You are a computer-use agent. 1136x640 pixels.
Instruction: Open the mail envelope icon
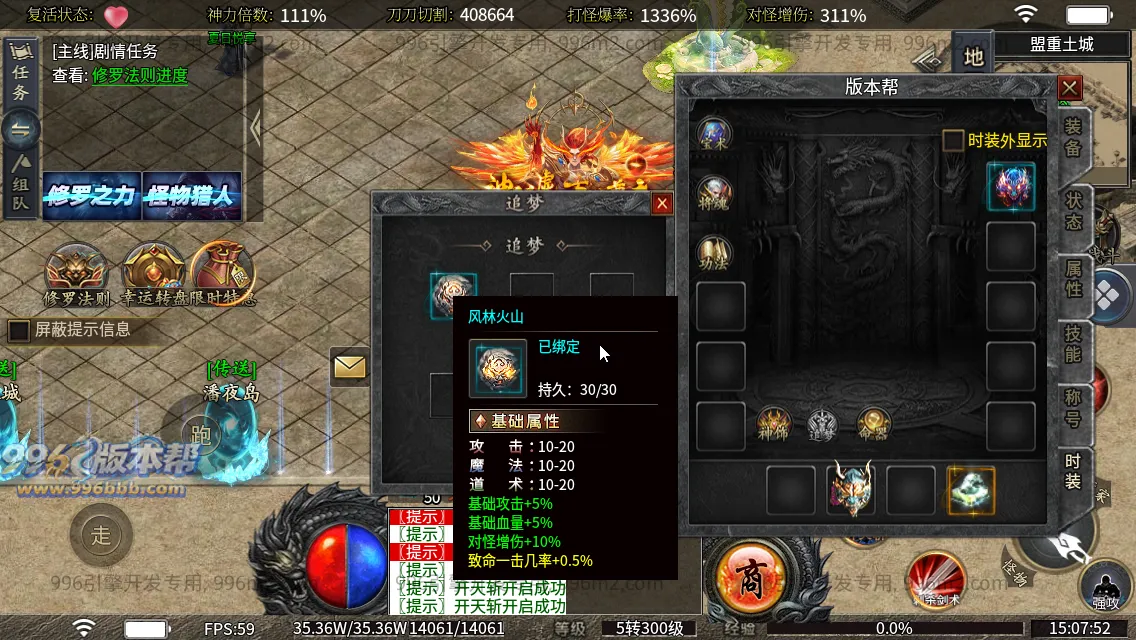(350, 368)
